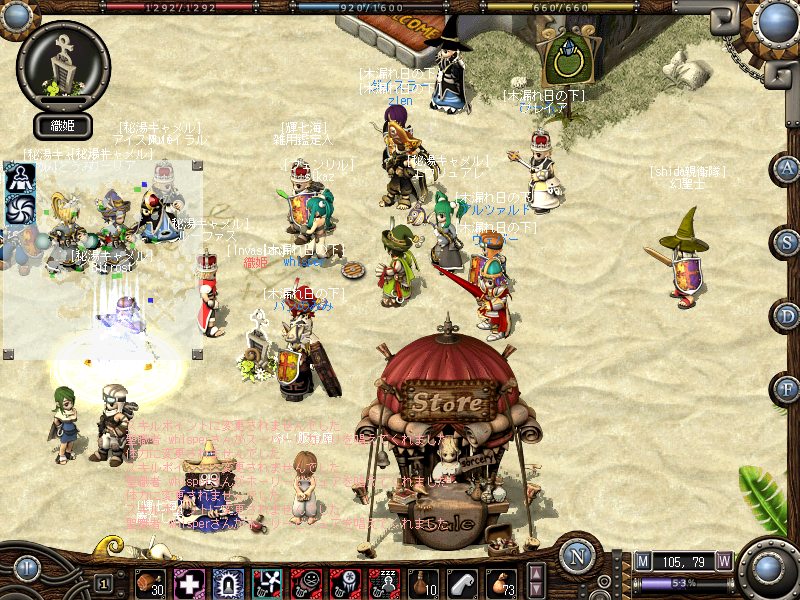
Task: Activate the white cross heal skill
Action: click(x=189, y=582)
